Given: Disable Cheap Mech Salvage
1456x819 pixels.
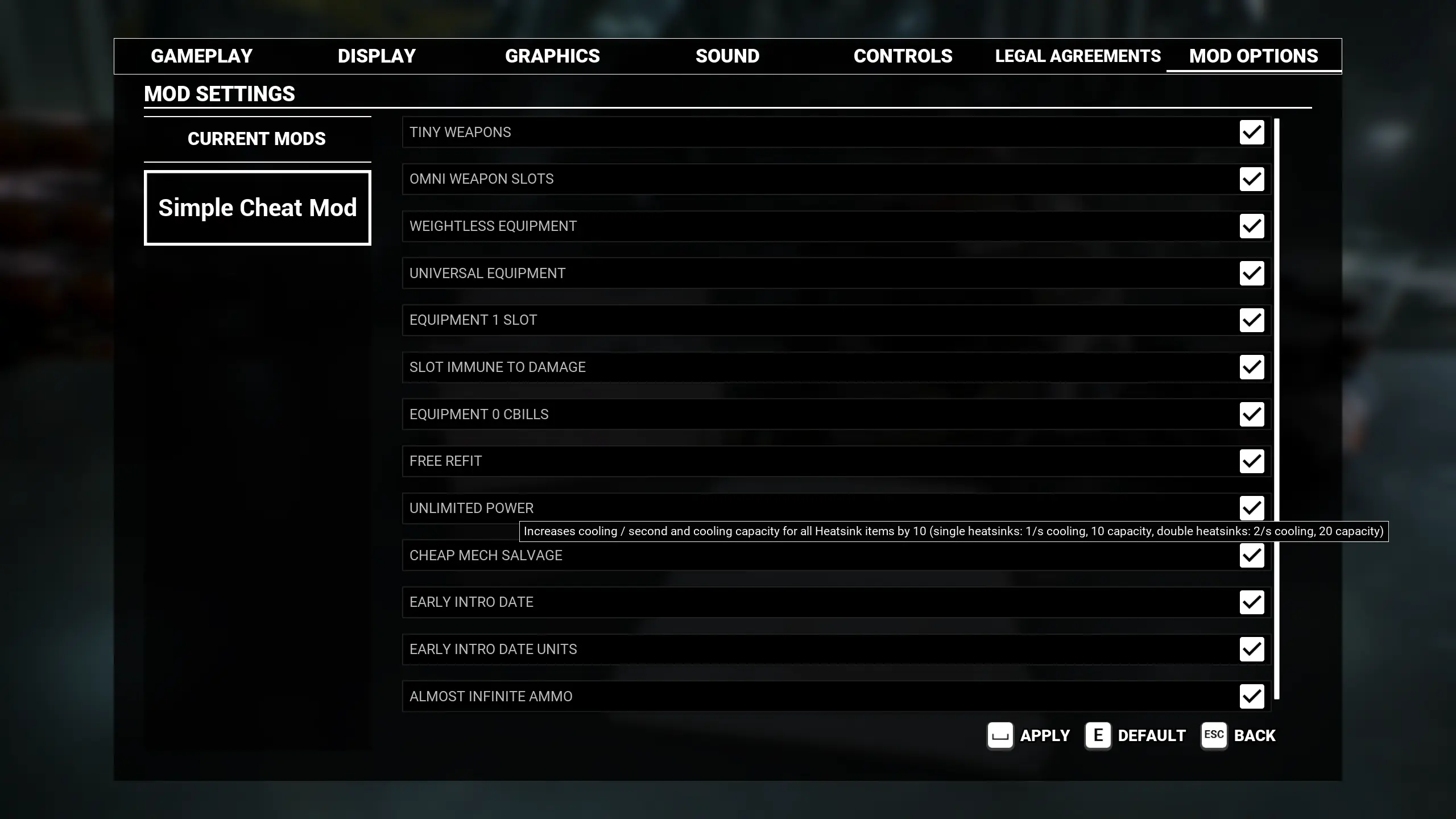Looking at the screenshot, I should pyautogui.click(x=1251, y=555).
